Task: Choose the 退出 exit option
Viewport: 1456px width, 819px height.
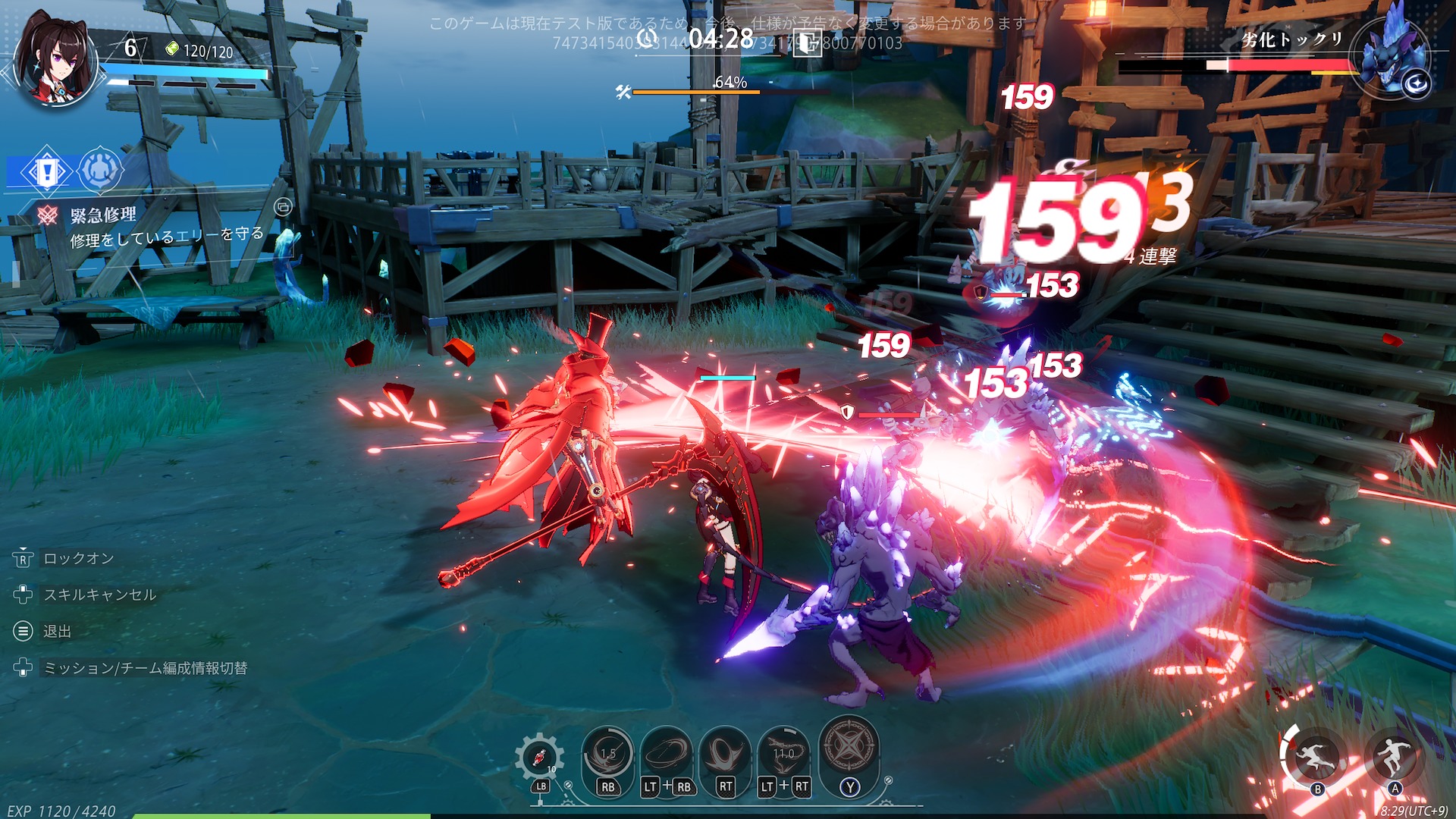Action: click(57, 632)
